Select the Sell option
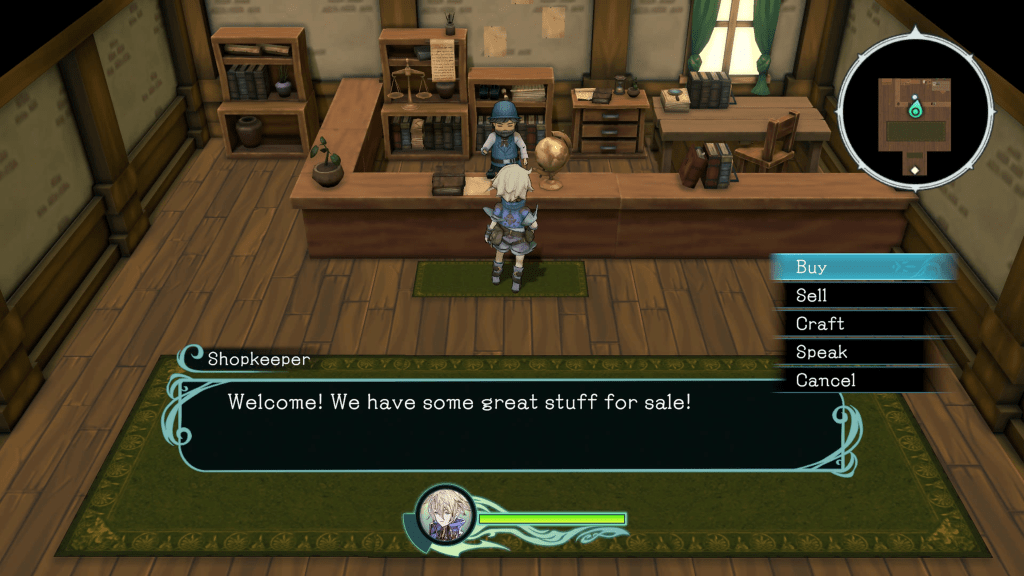This screenshot has width=1024, height=576. coord(811,295)
